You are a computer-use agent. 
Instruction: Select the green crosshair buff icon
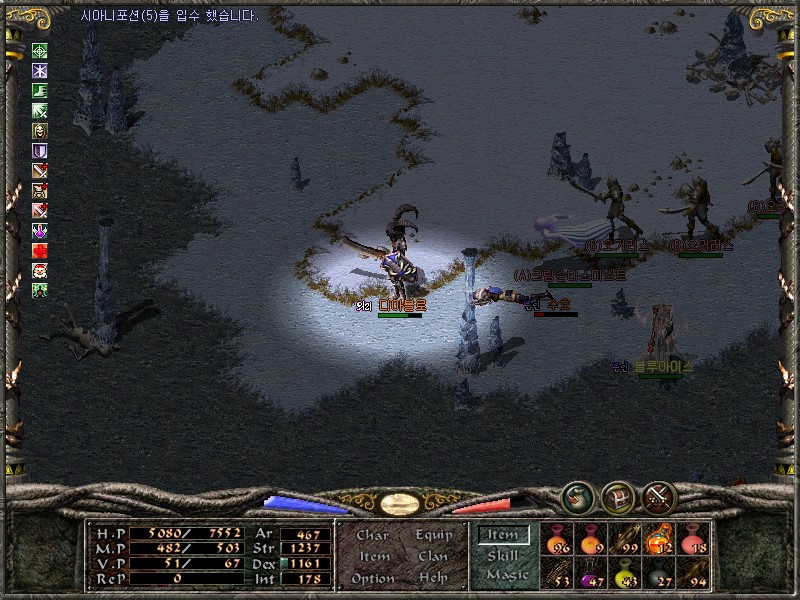40,51
